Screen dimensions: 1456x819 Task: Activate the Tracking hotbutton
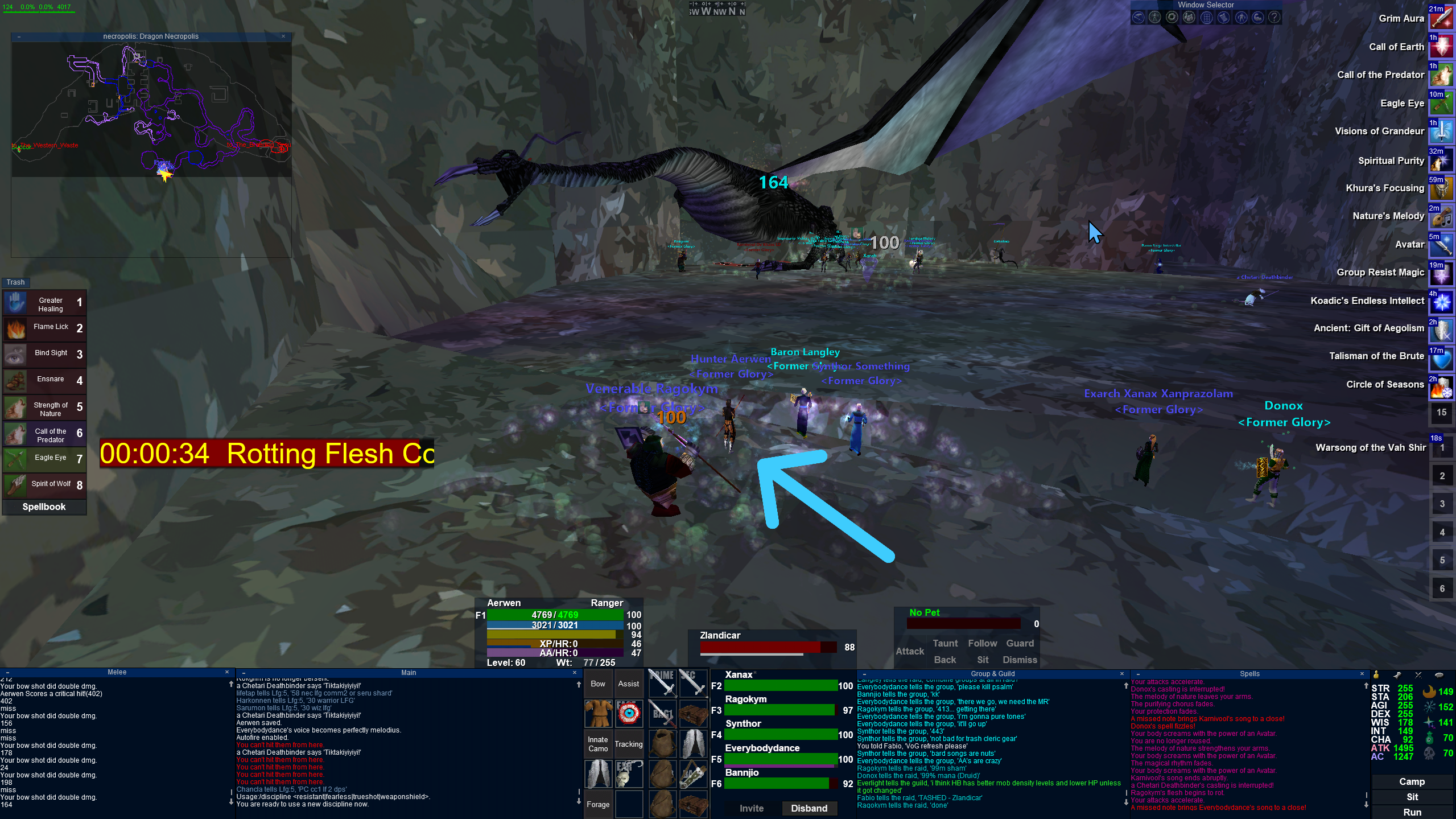click(x=628, y=744)
